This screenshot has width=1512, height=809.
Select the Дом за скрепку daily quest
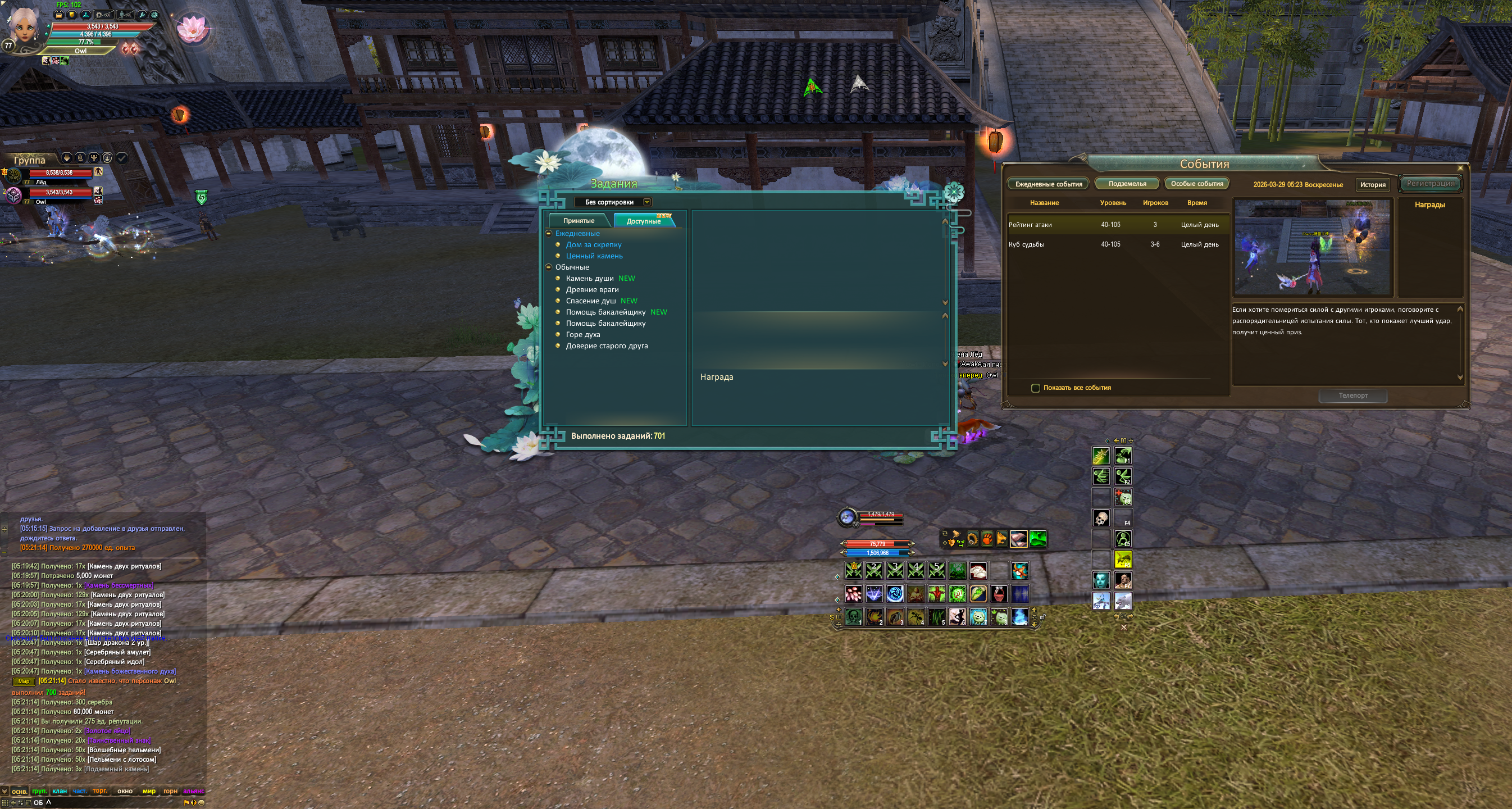(593, 245)
